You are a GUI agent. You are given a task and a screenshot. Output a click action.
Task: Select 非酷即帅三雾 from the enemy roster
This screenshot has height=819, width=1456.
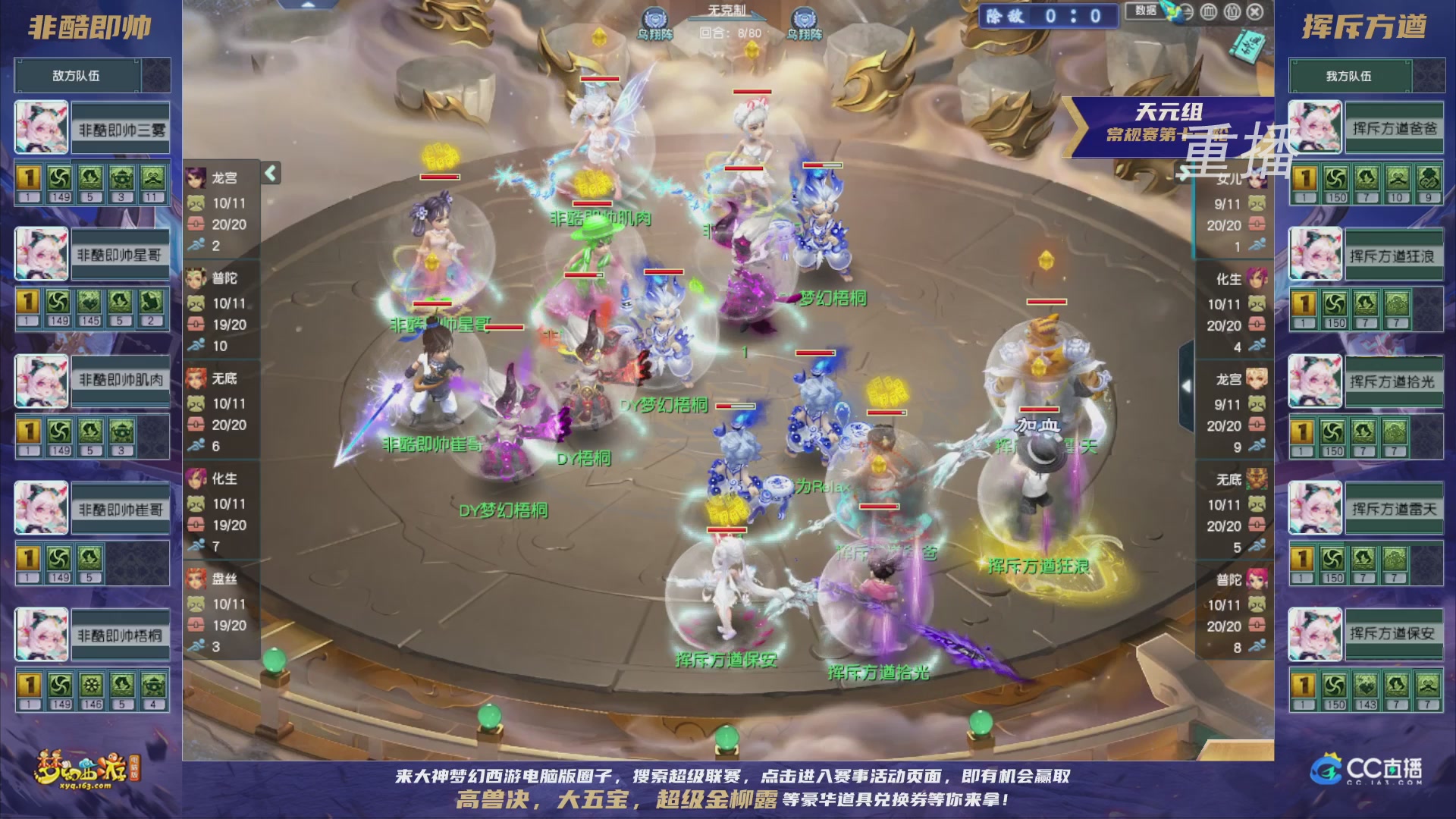[118, 127]
